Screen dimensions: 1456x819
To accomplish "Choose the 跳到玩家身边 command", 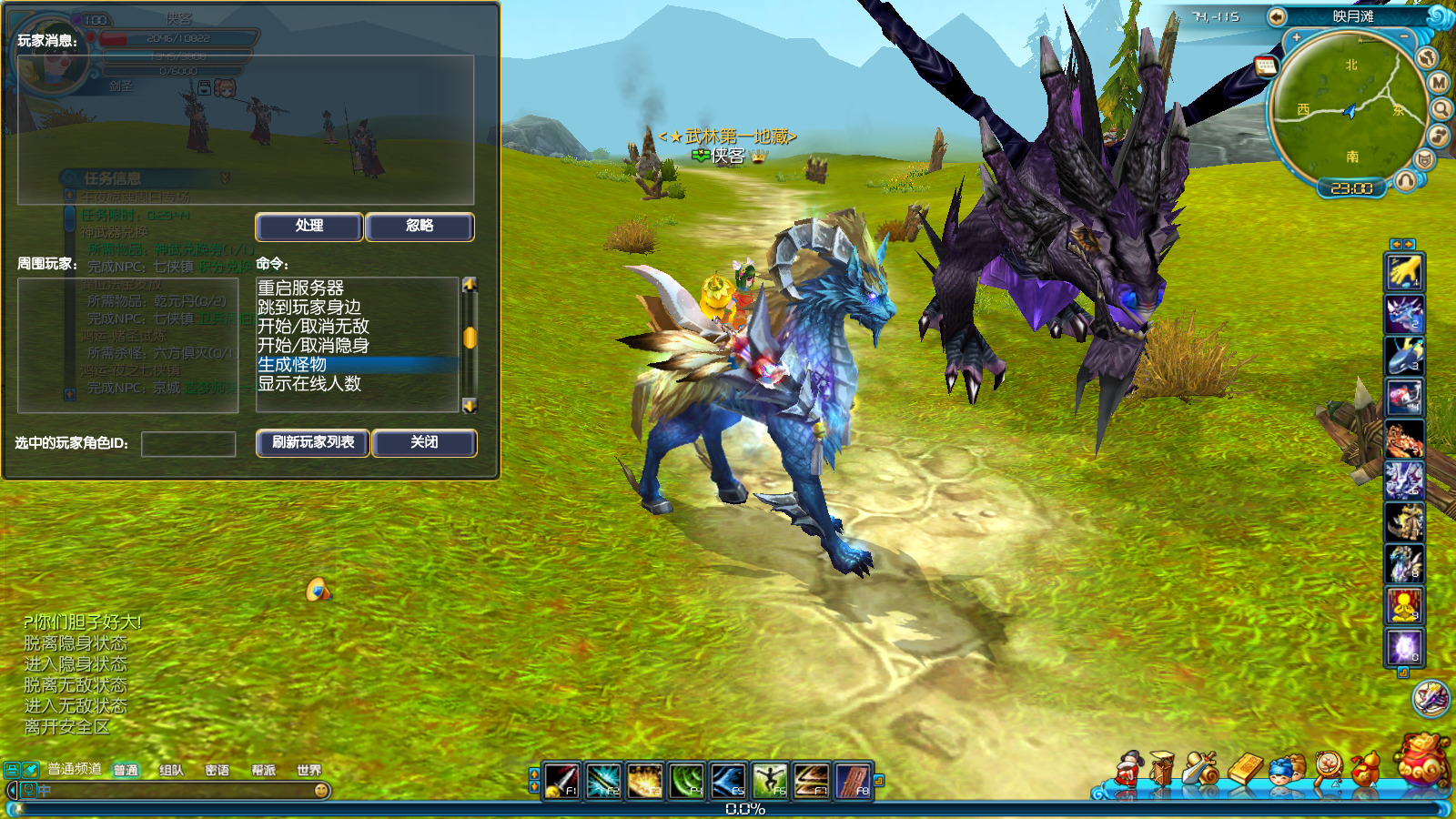I will click(x=309, y=307).
